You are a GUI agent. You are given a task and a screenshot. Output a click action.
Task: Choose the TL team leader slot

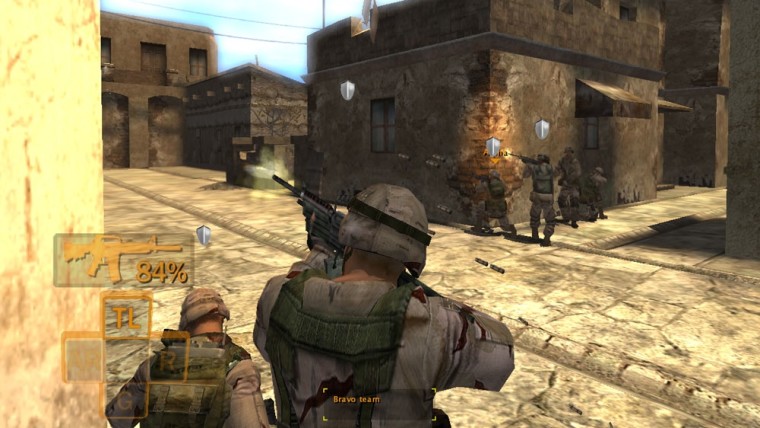[x=126, y=317]
